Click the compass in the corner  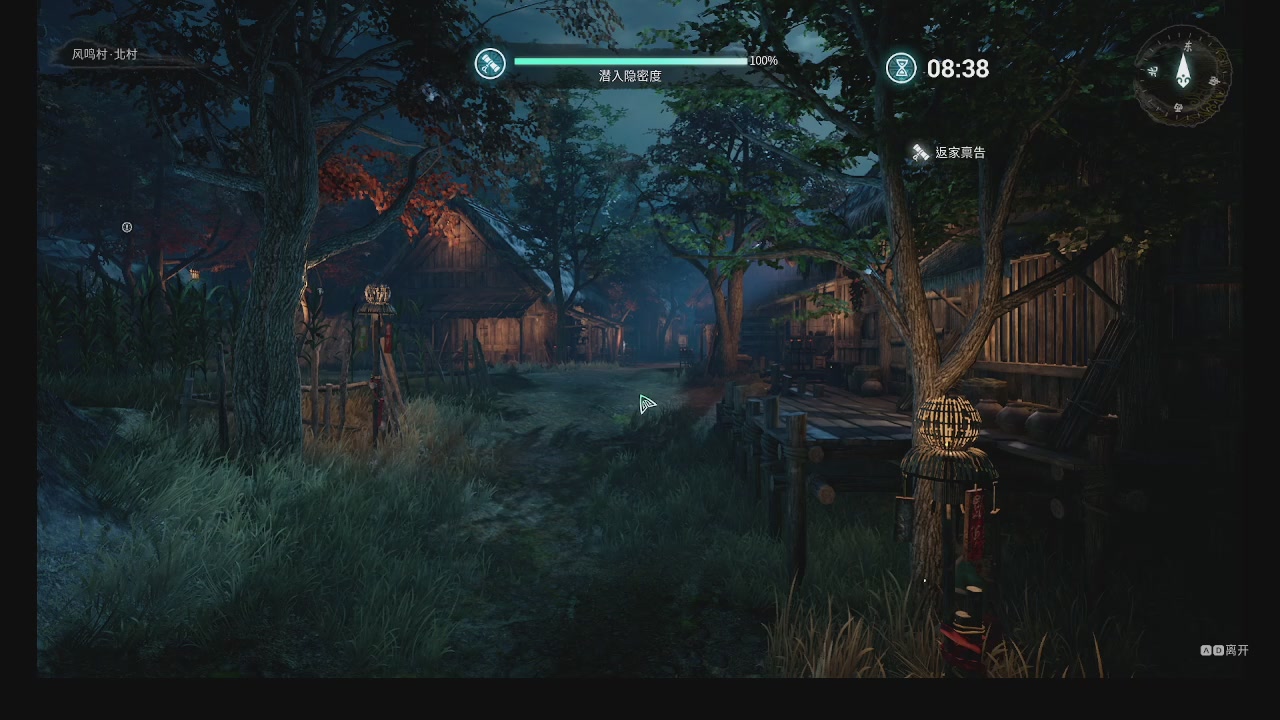click(x=1183, y=73)
